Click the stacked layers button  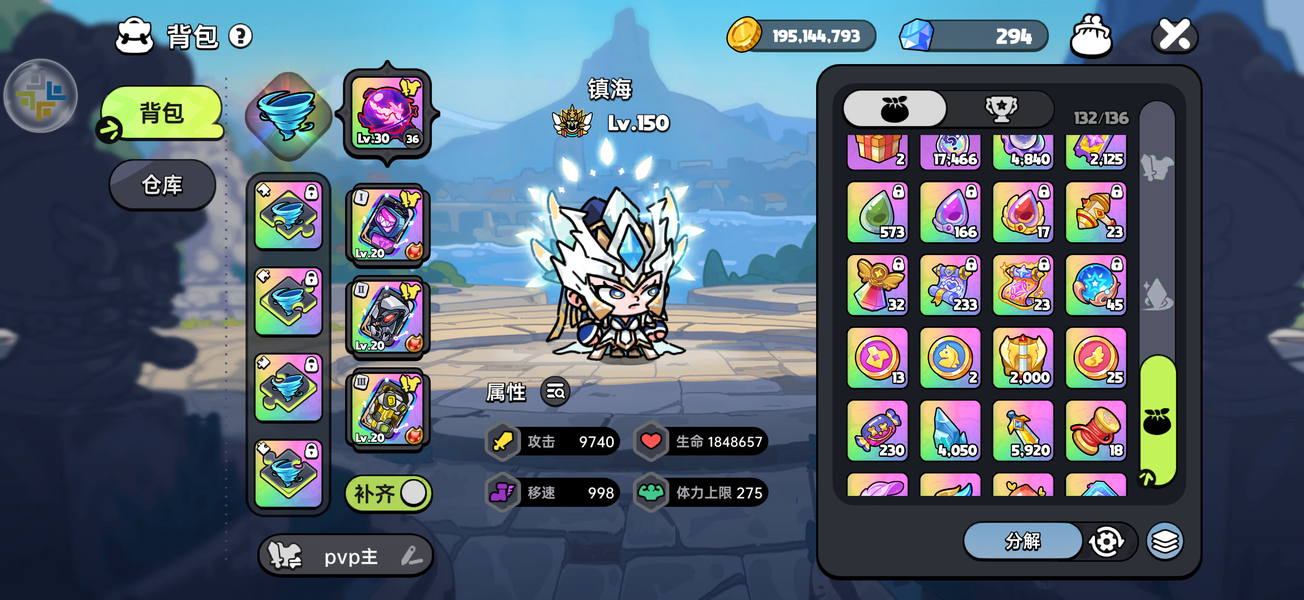click(x=1164, y=541)
